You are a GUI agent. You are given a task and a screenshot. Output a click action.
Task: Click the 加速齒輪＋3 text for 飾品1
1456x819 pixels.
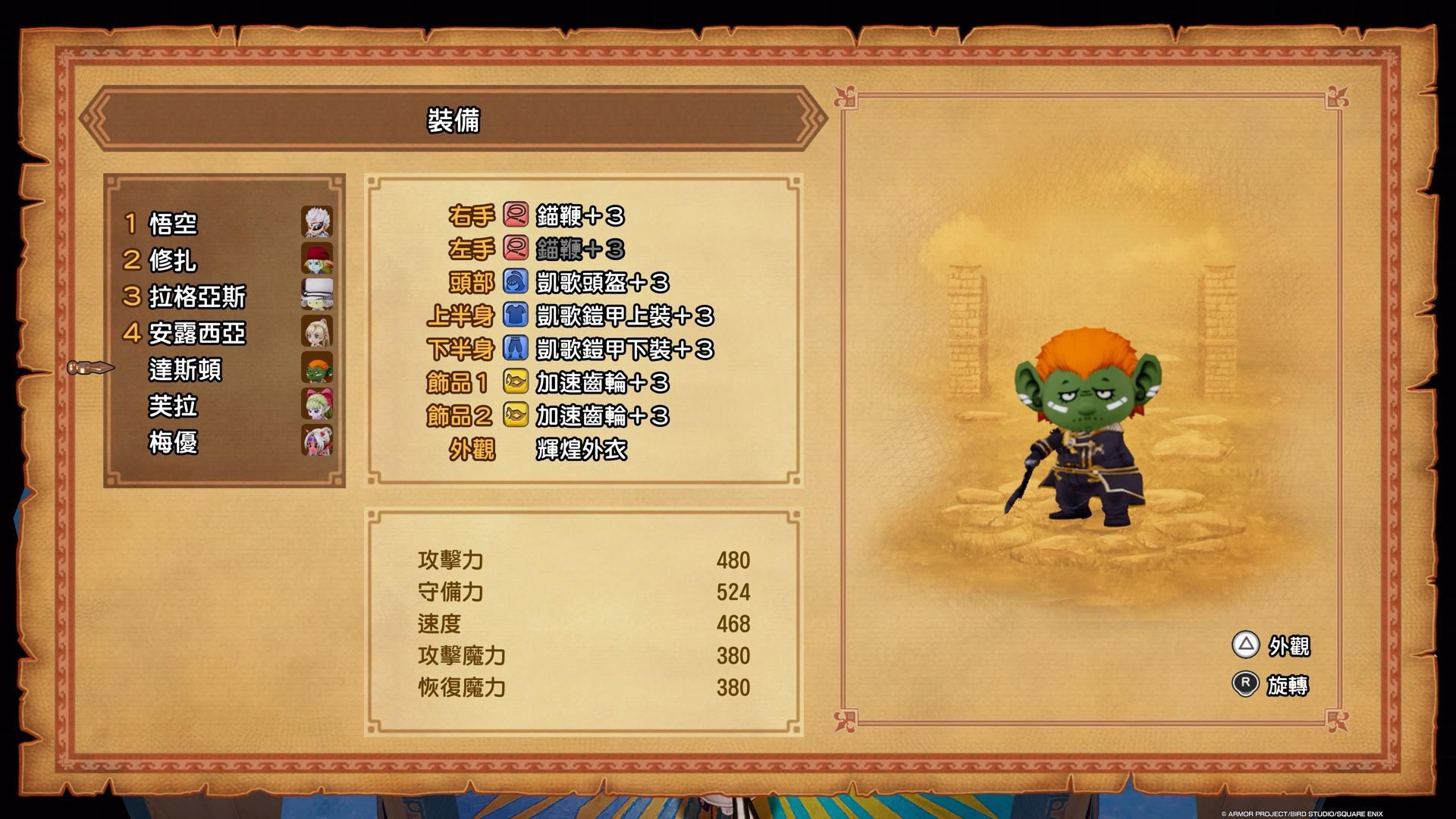point(603,383)
